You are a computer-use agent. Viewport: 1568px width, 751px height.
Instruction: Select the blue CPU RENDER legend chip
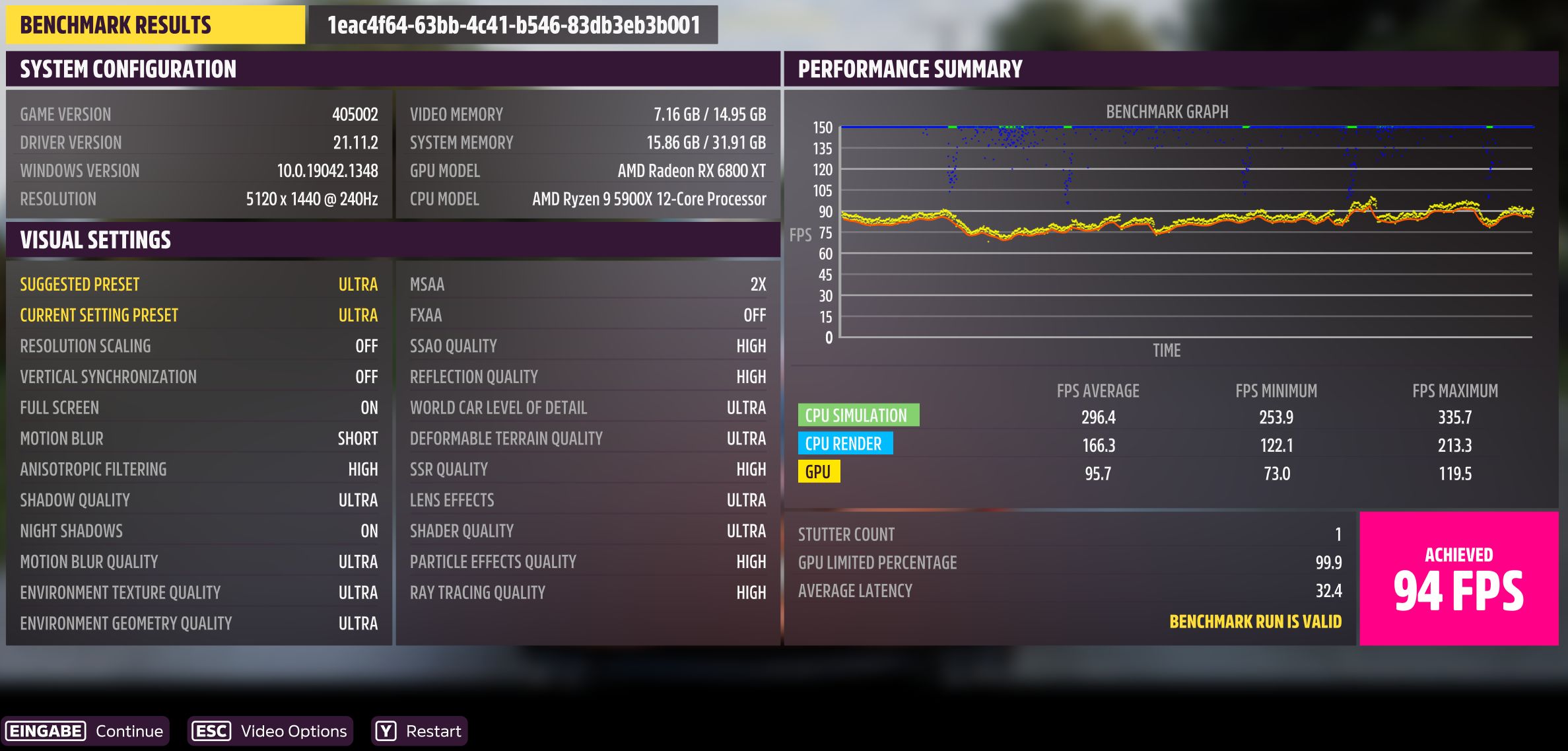(845, 444)
